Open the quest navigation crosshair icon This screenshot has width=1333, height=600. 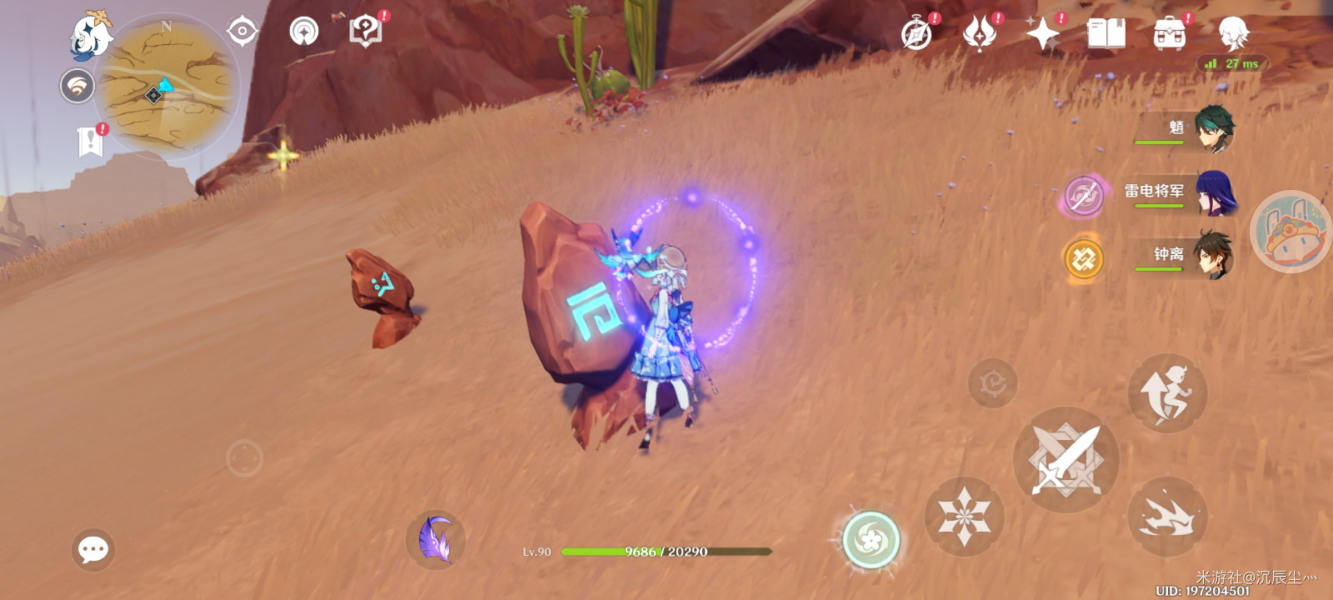click(x=242, y=31)
